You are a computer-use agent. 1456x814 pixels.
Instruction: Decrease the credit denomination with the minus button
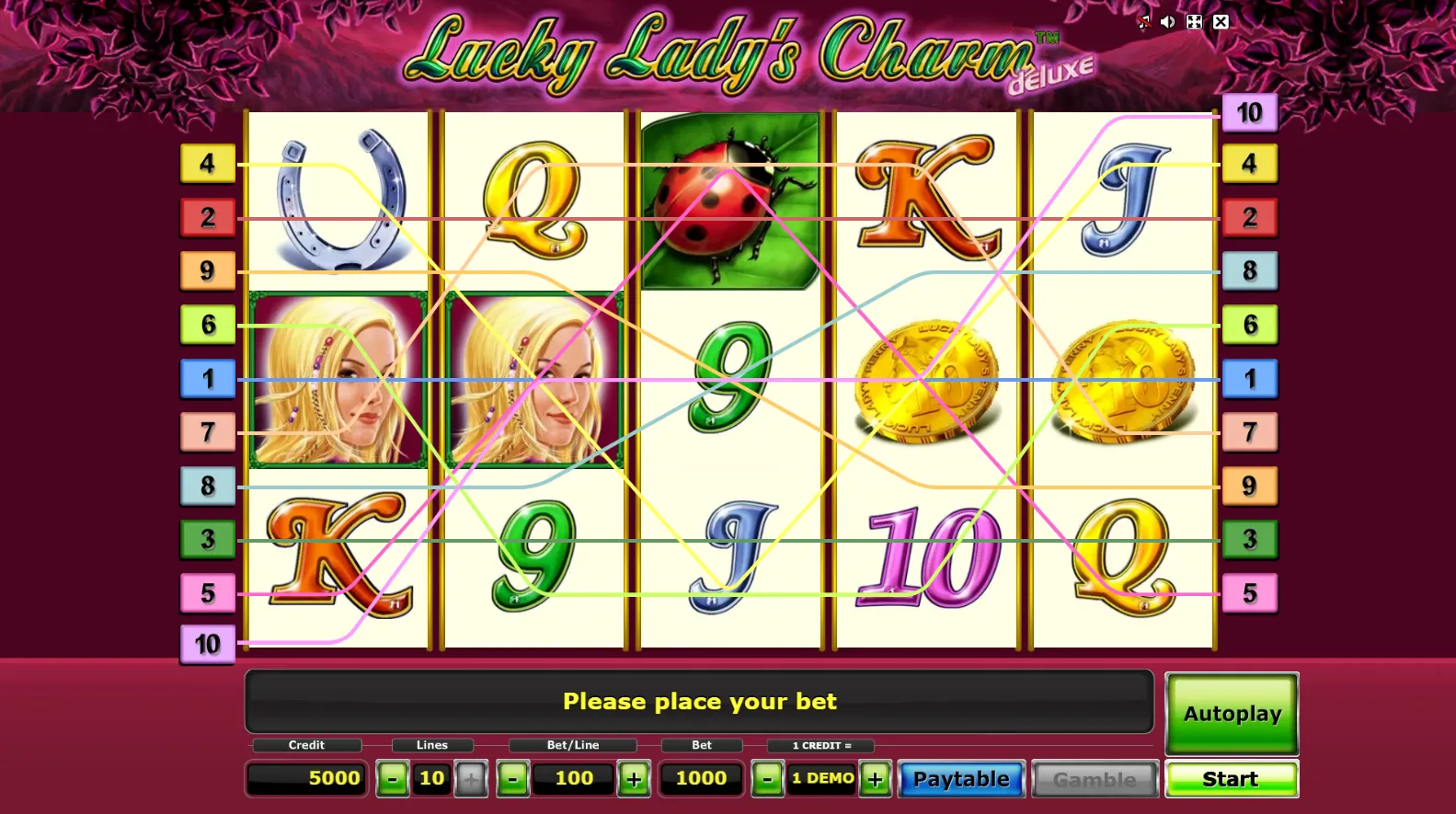(767, 778)
